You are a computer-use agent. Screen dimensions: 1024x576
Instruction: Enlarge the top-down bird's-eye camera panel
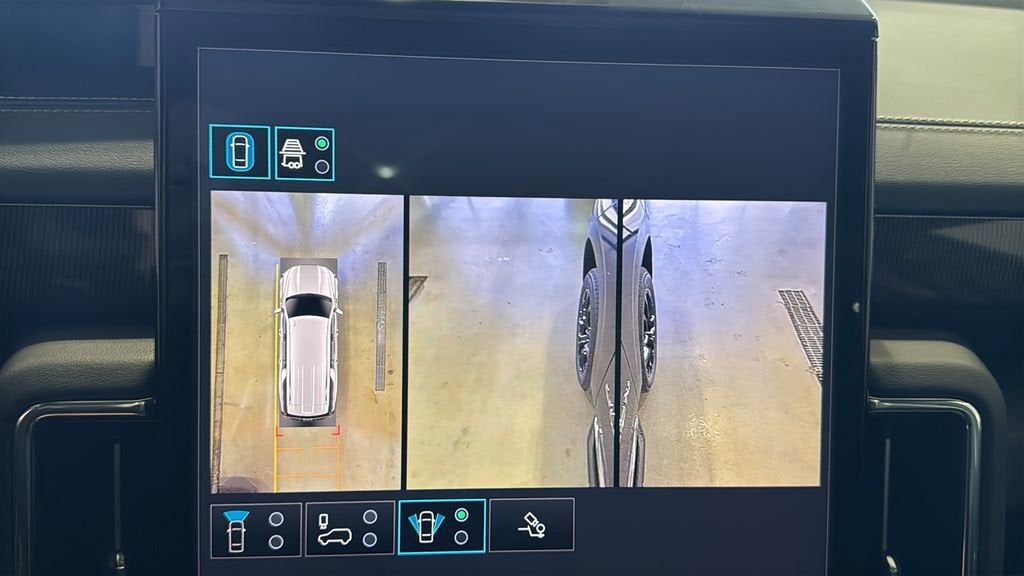tap(306, 342)
